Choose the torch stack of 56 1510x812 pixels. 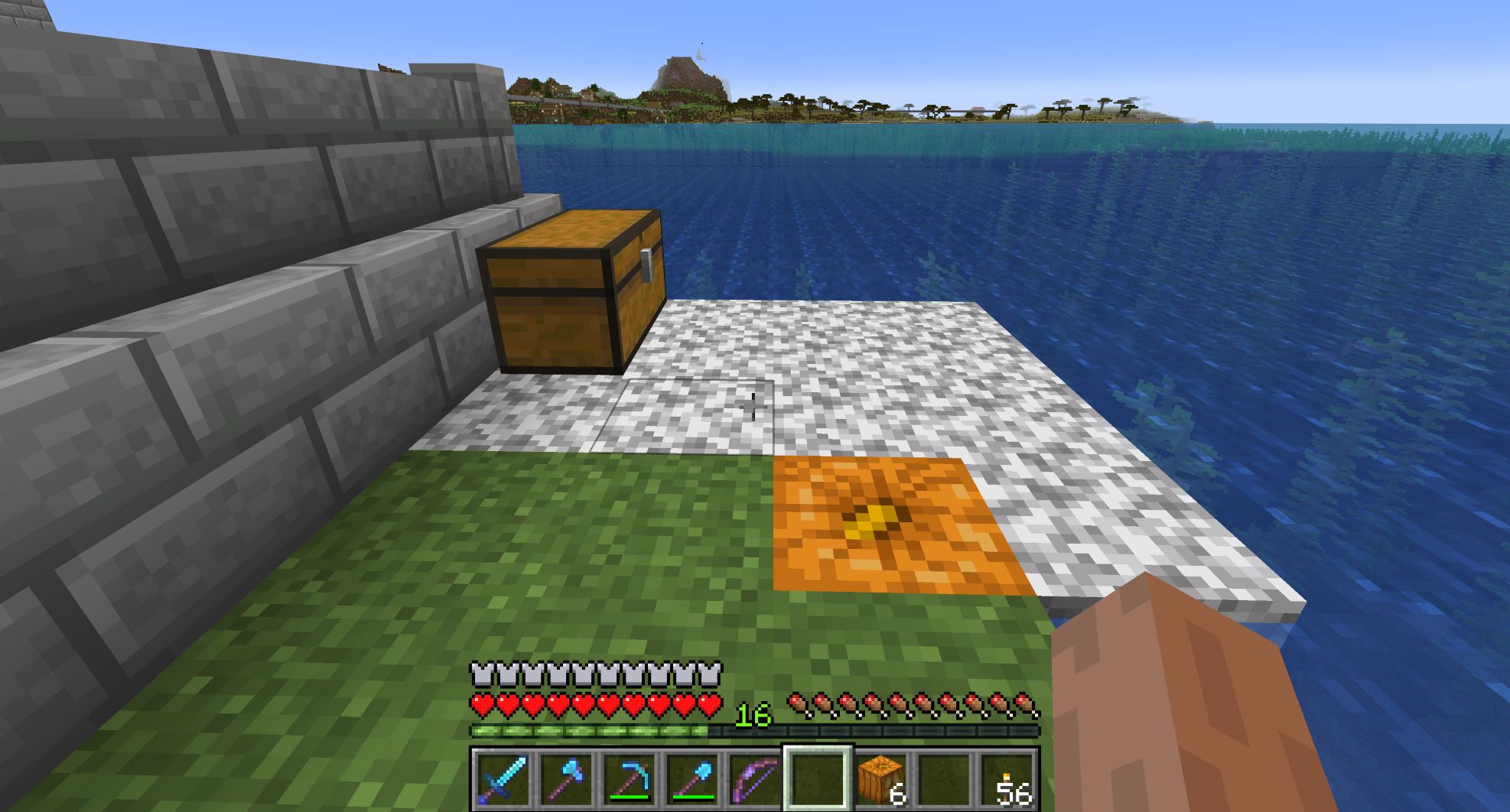pos(1007,778)
